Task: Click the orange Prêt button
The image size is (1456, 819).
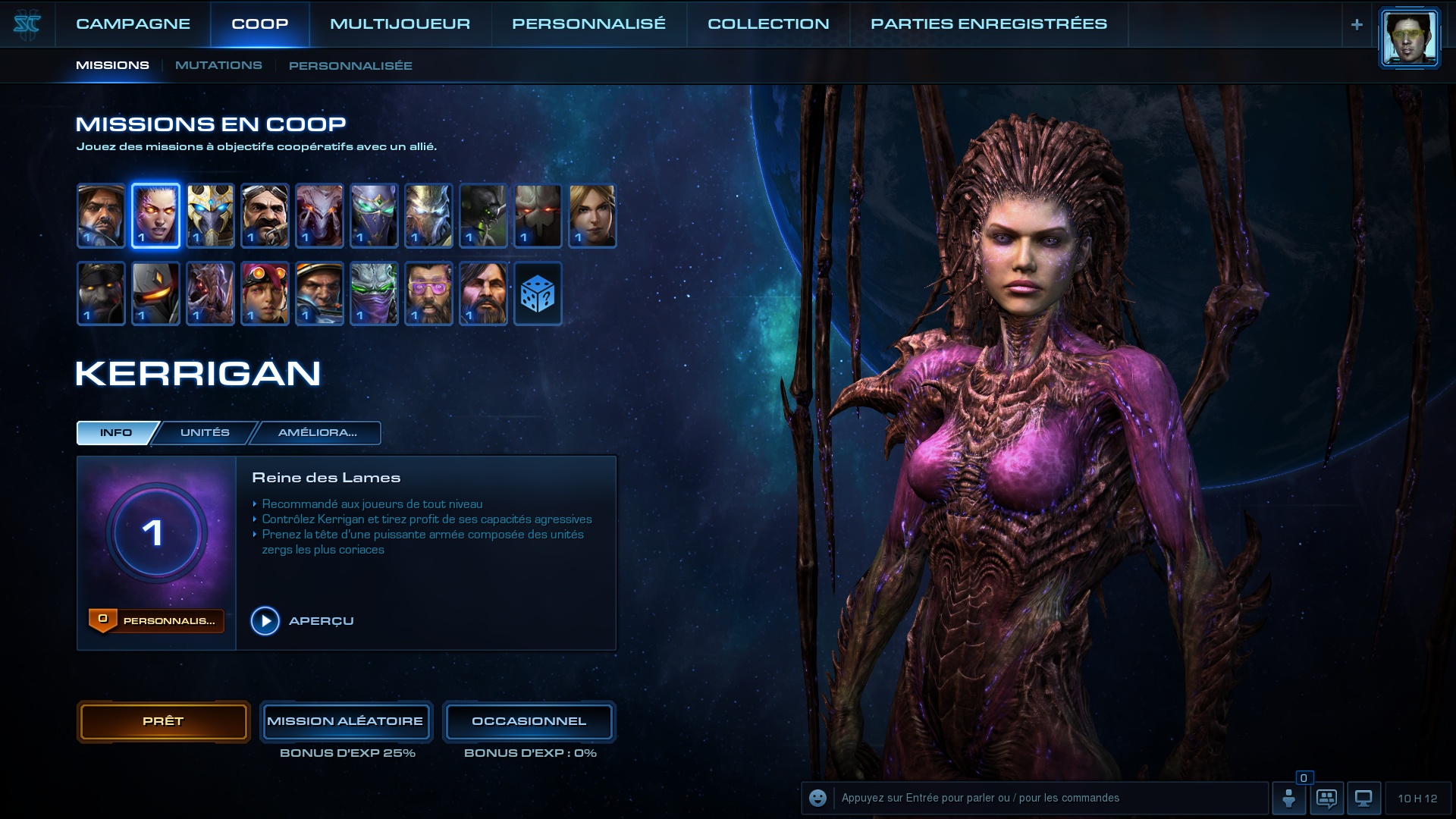Action: coord(163,721)
